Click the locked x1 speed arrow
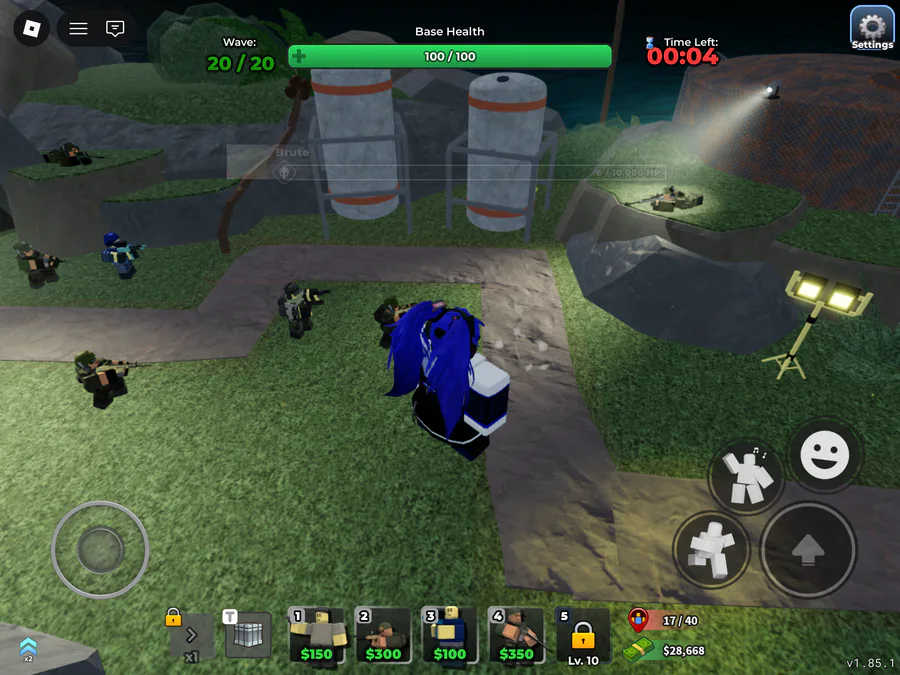The image size is (900, 675). click(190, 635)
